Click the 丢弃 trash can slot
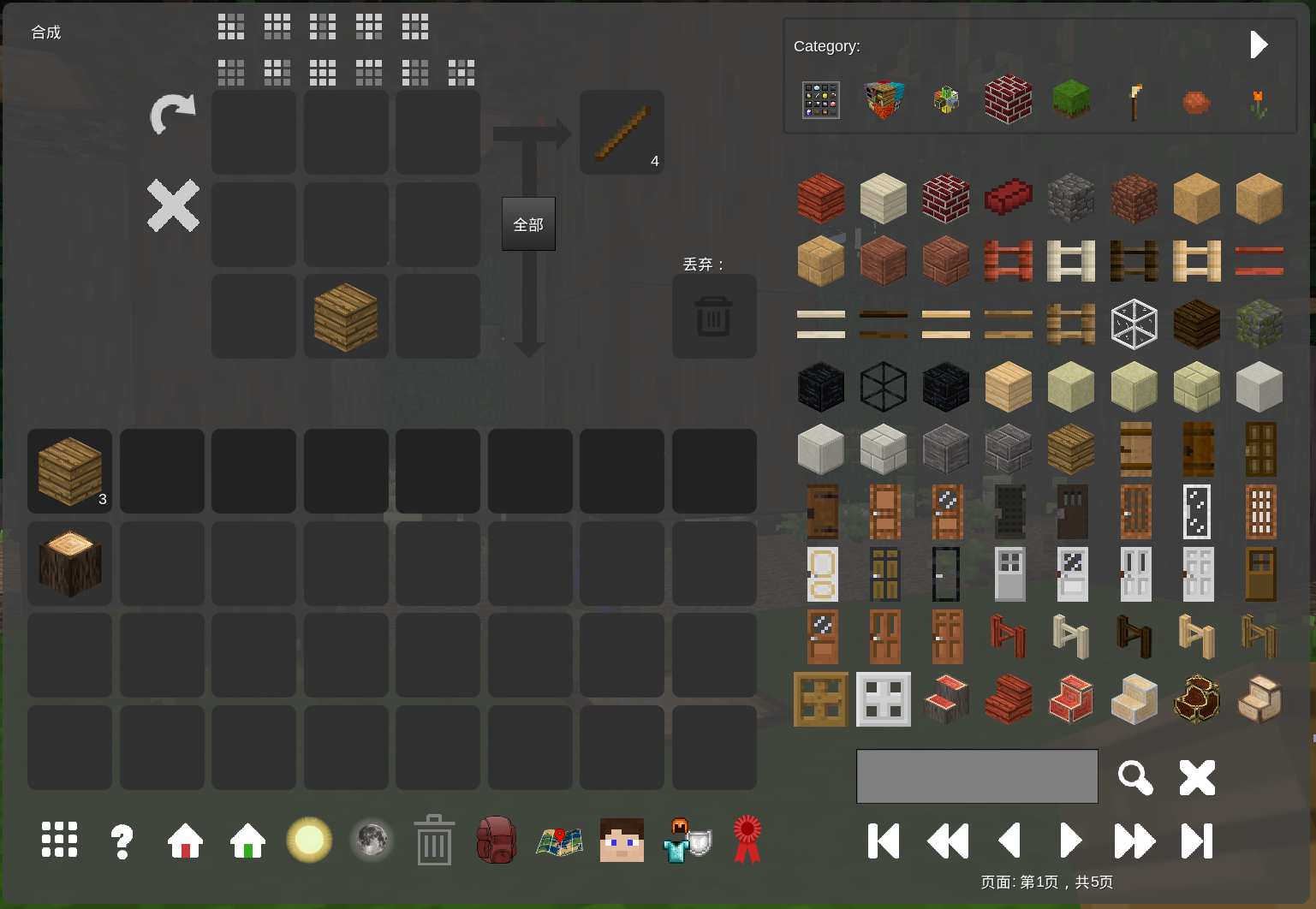This screenshot has height=909, width=1316. [x=713, y=317]
